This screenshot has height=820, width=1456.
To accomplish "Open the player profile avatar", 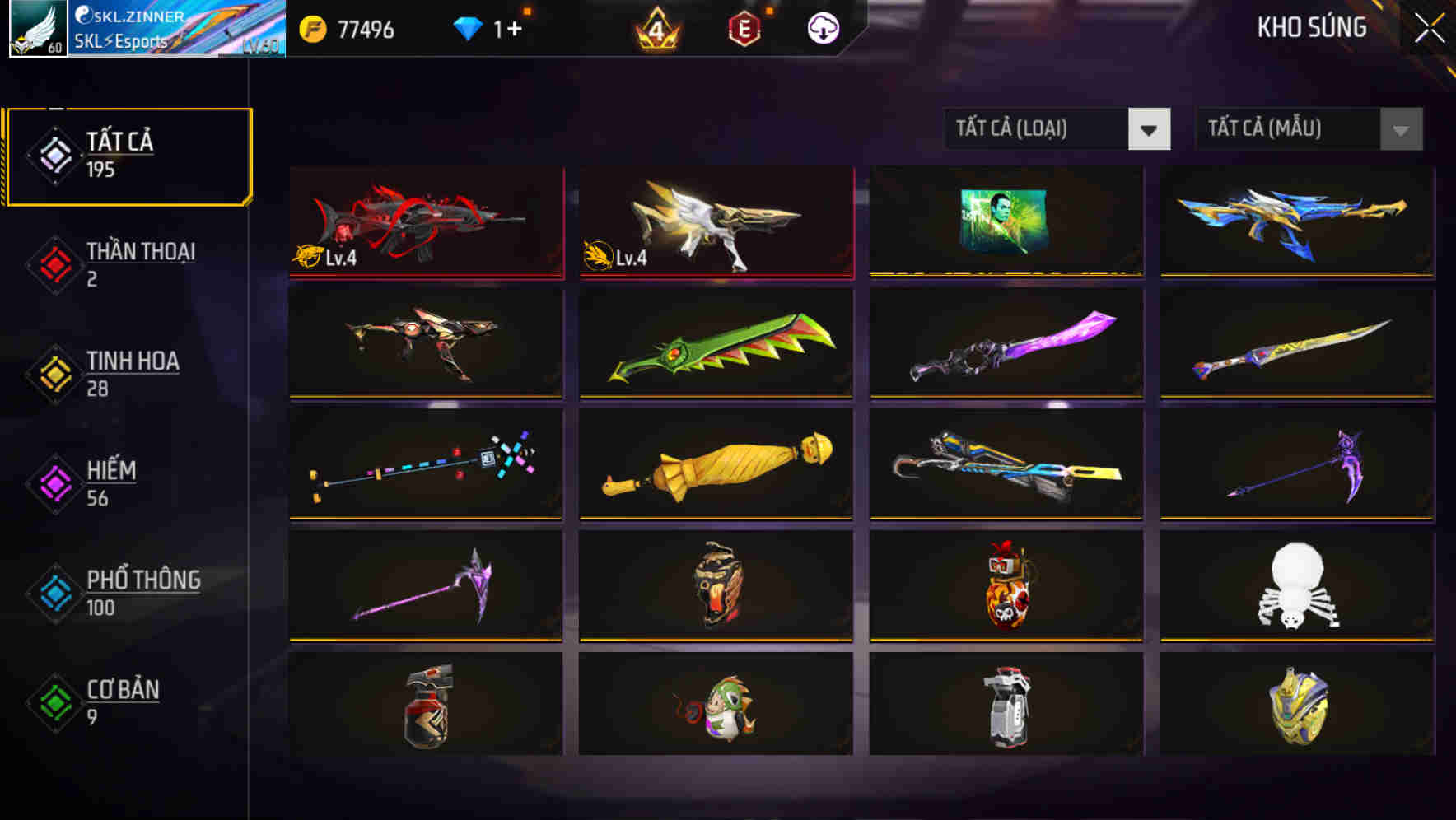I will pos(38,30).
